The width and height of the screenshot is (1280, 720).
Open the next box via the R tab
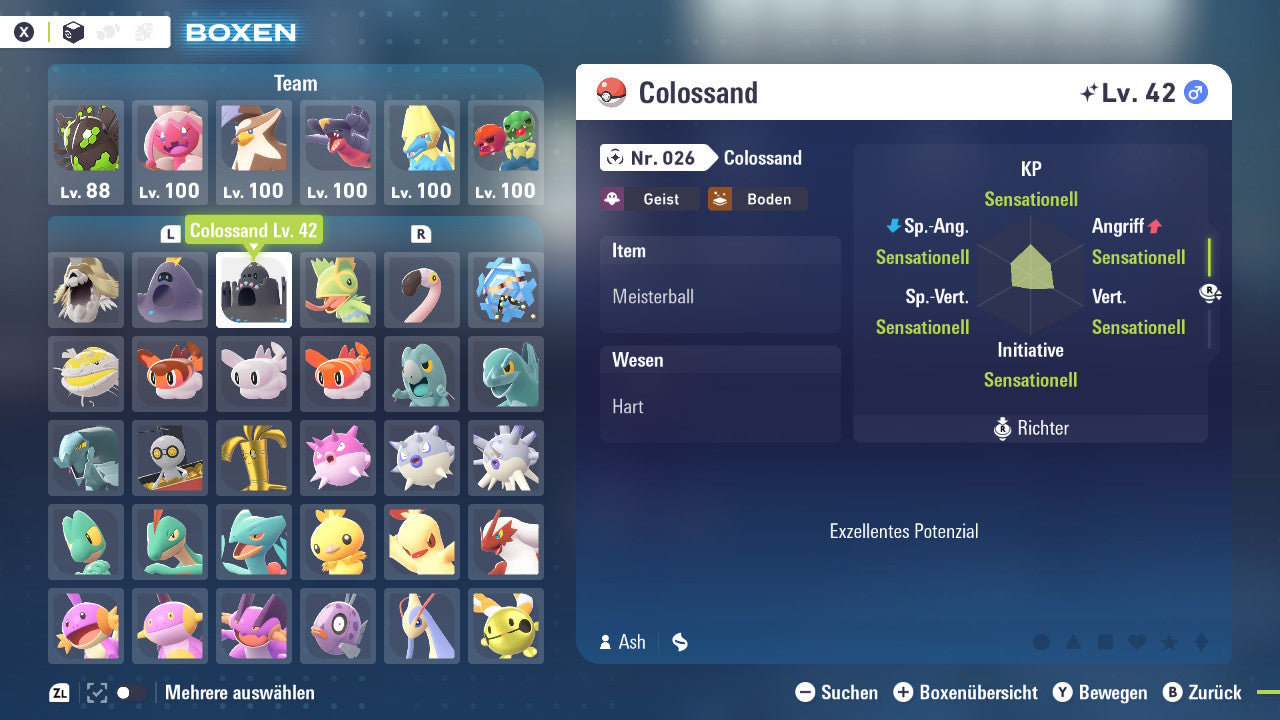pyautogui.click(x=421, y=231)
